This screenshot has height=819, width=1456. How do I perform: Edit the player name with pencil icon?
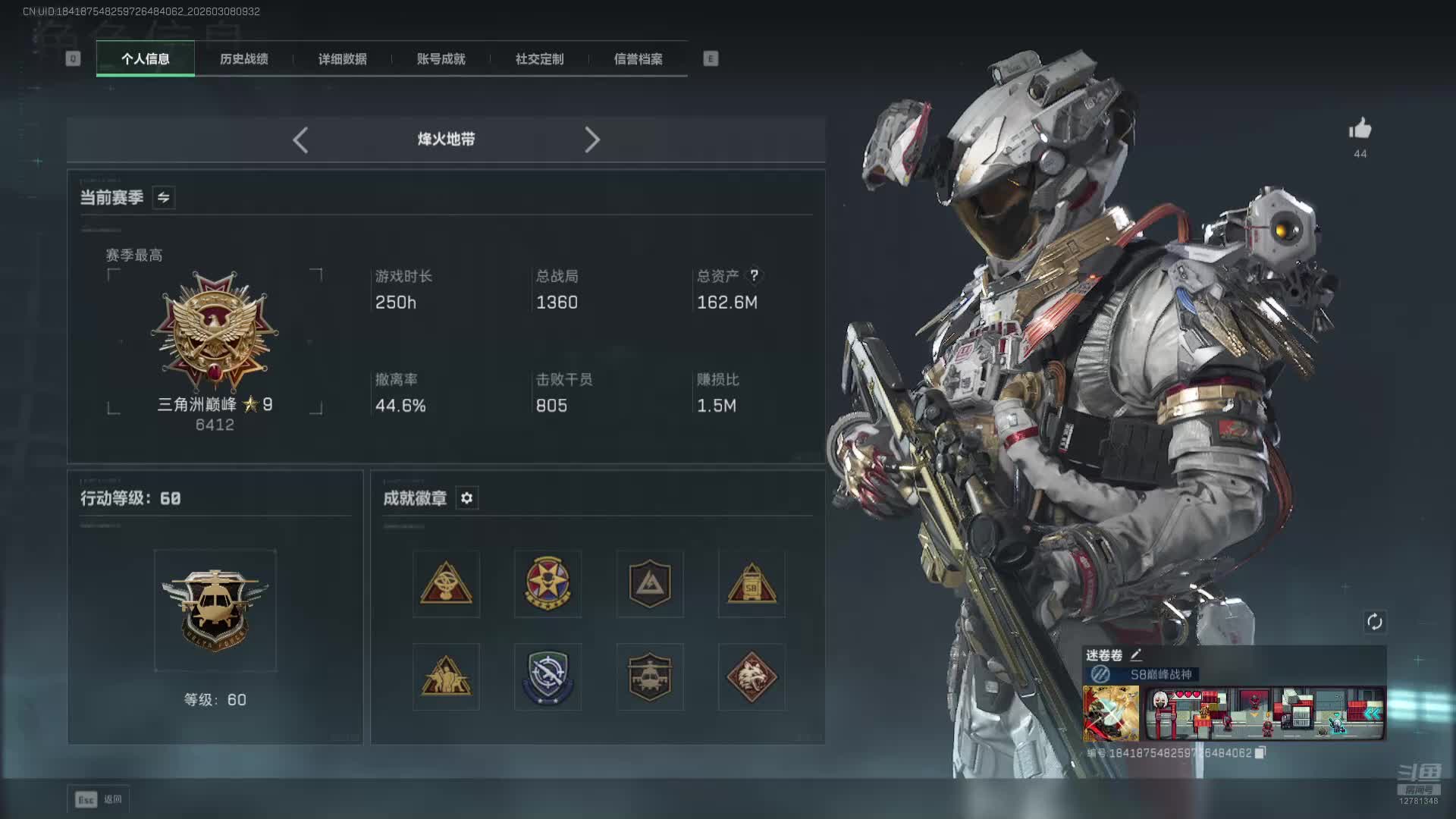(x=1136, y=655)
